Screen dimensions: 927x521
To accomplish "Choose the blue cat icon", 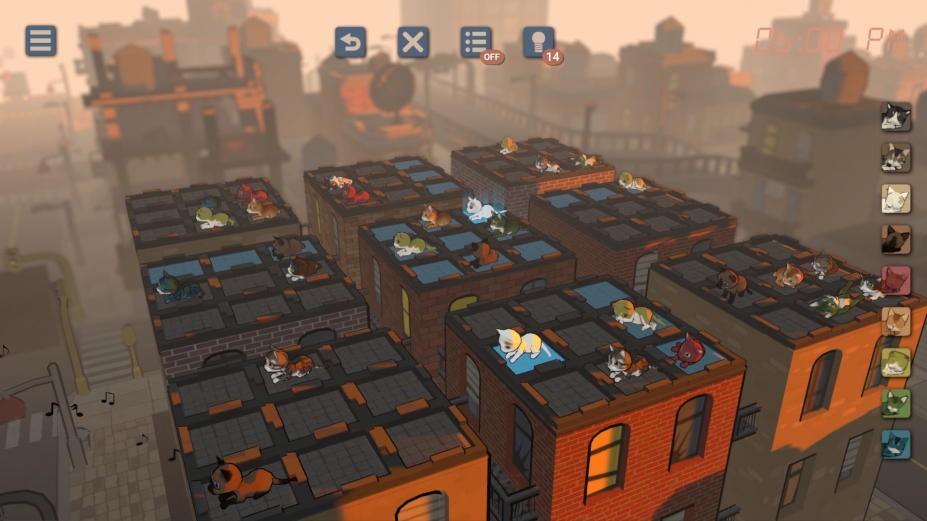I will (x=895, y=445).
